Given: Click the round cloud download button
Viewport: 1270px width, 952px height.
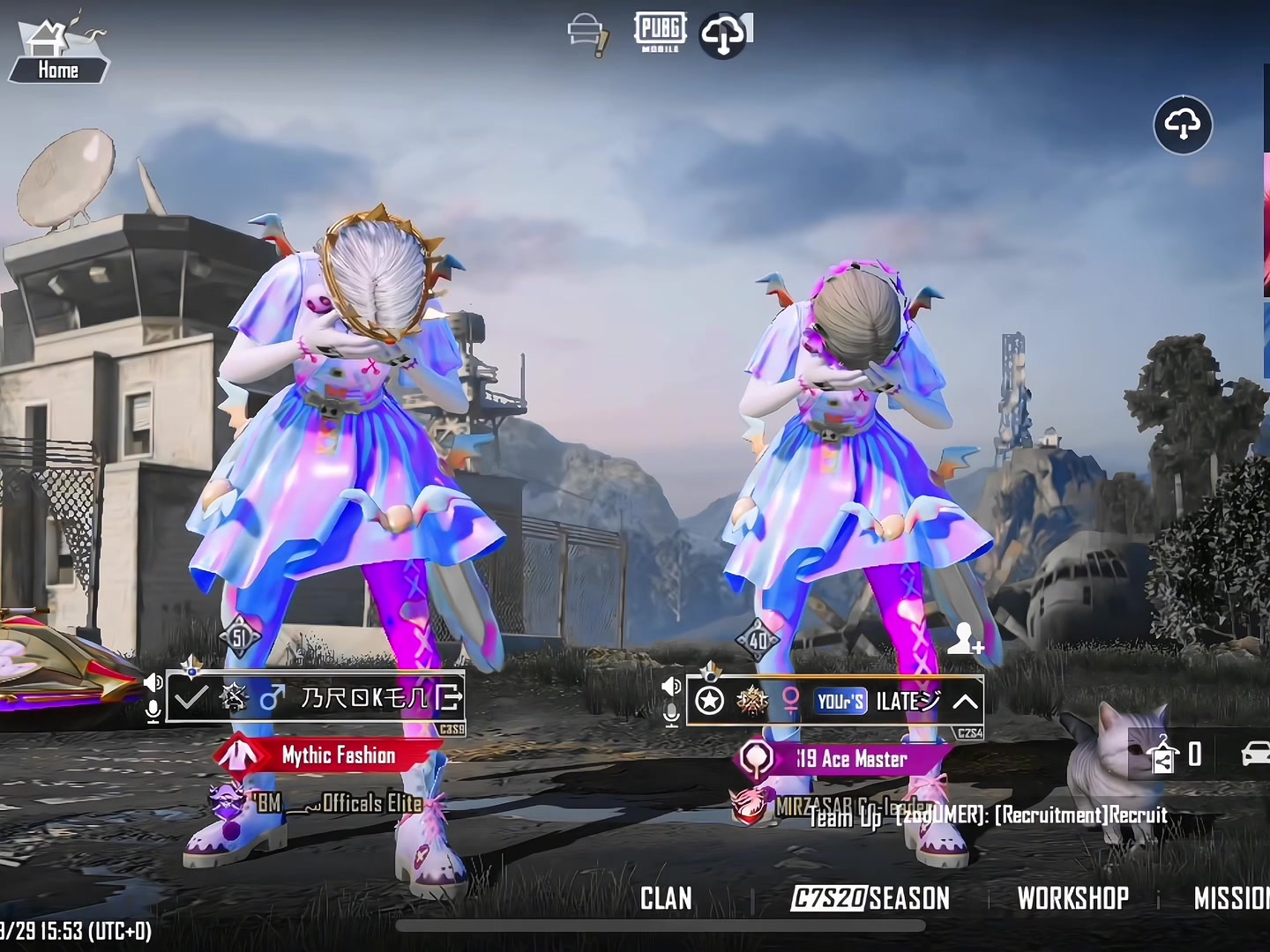Looking at the screenshot, I should (1183, 125).
